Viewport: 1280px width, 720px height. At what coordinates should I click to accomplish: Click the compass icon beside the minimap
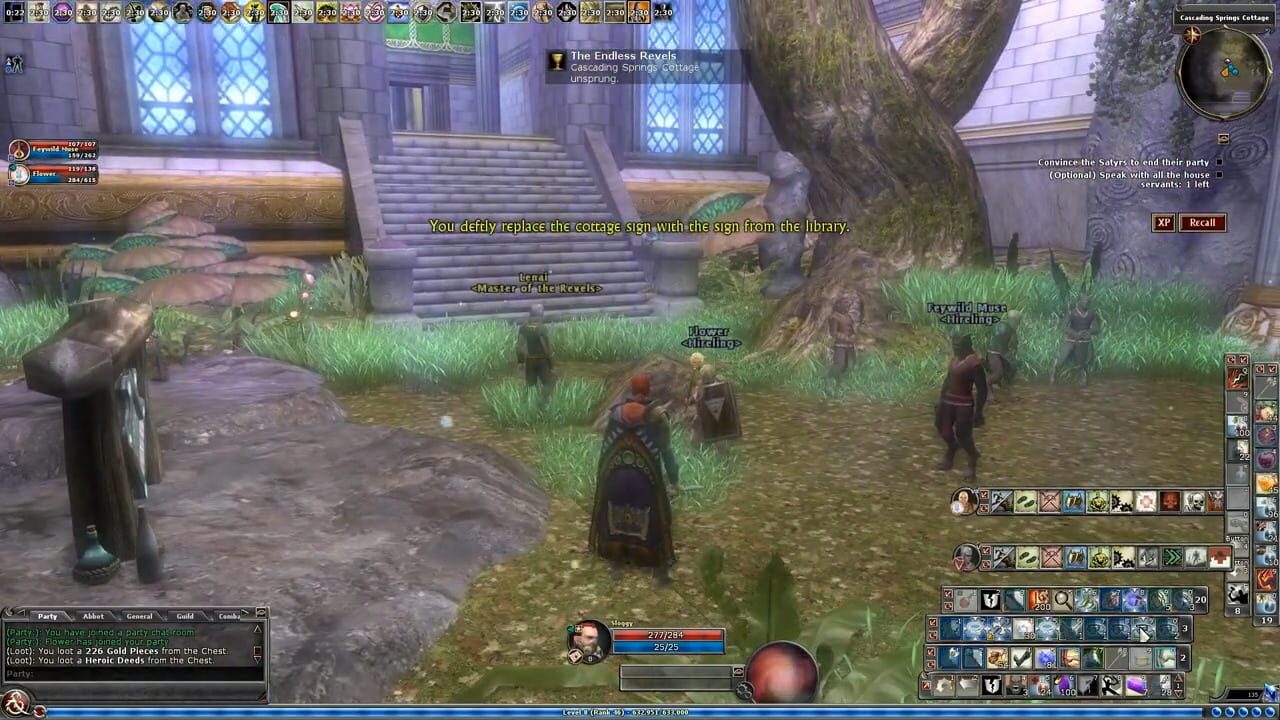pyautogui.click(x=1191, y=36)
